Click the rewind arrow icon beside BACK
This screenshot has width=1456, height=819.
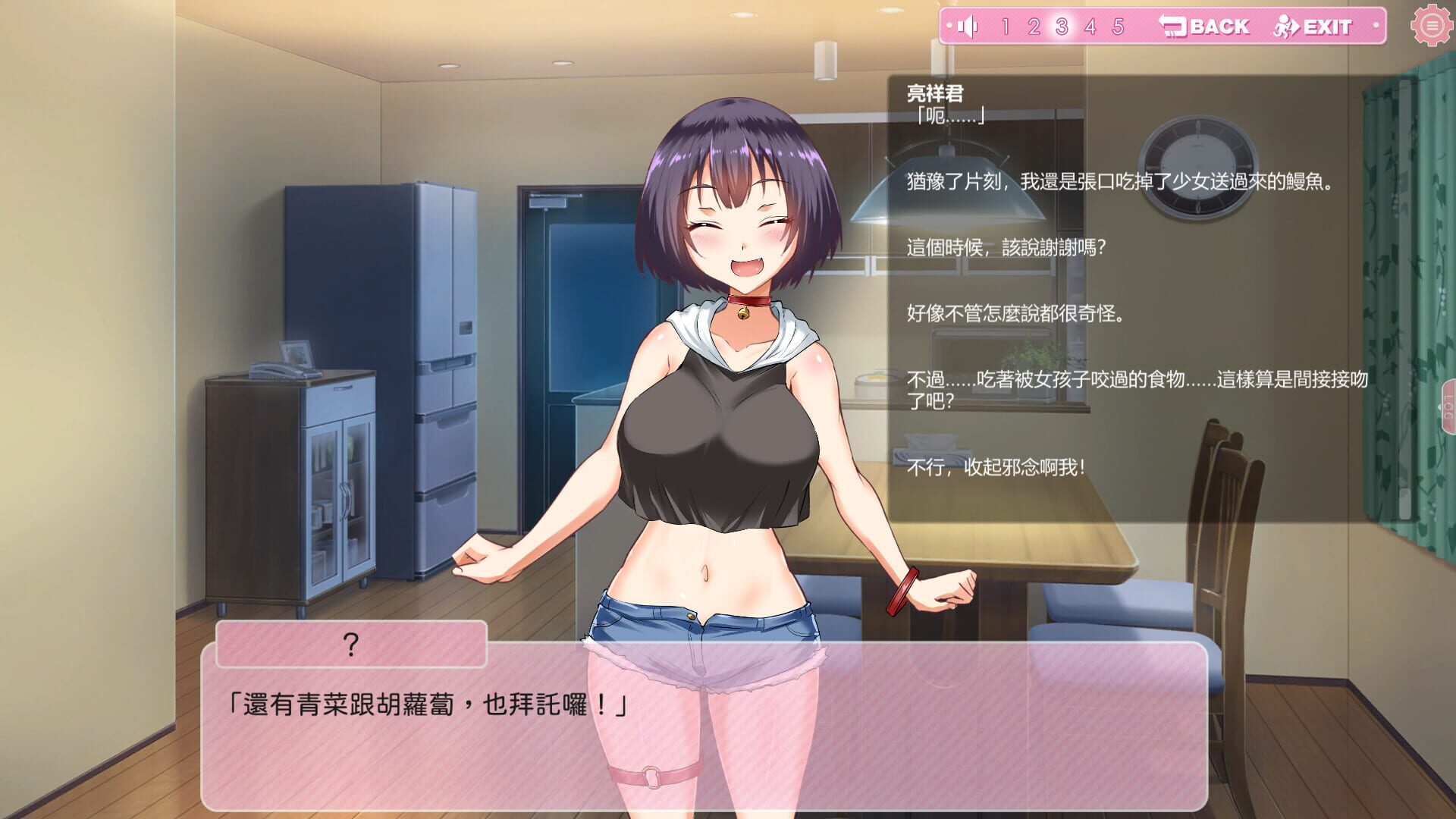(x=1172, y=26)
